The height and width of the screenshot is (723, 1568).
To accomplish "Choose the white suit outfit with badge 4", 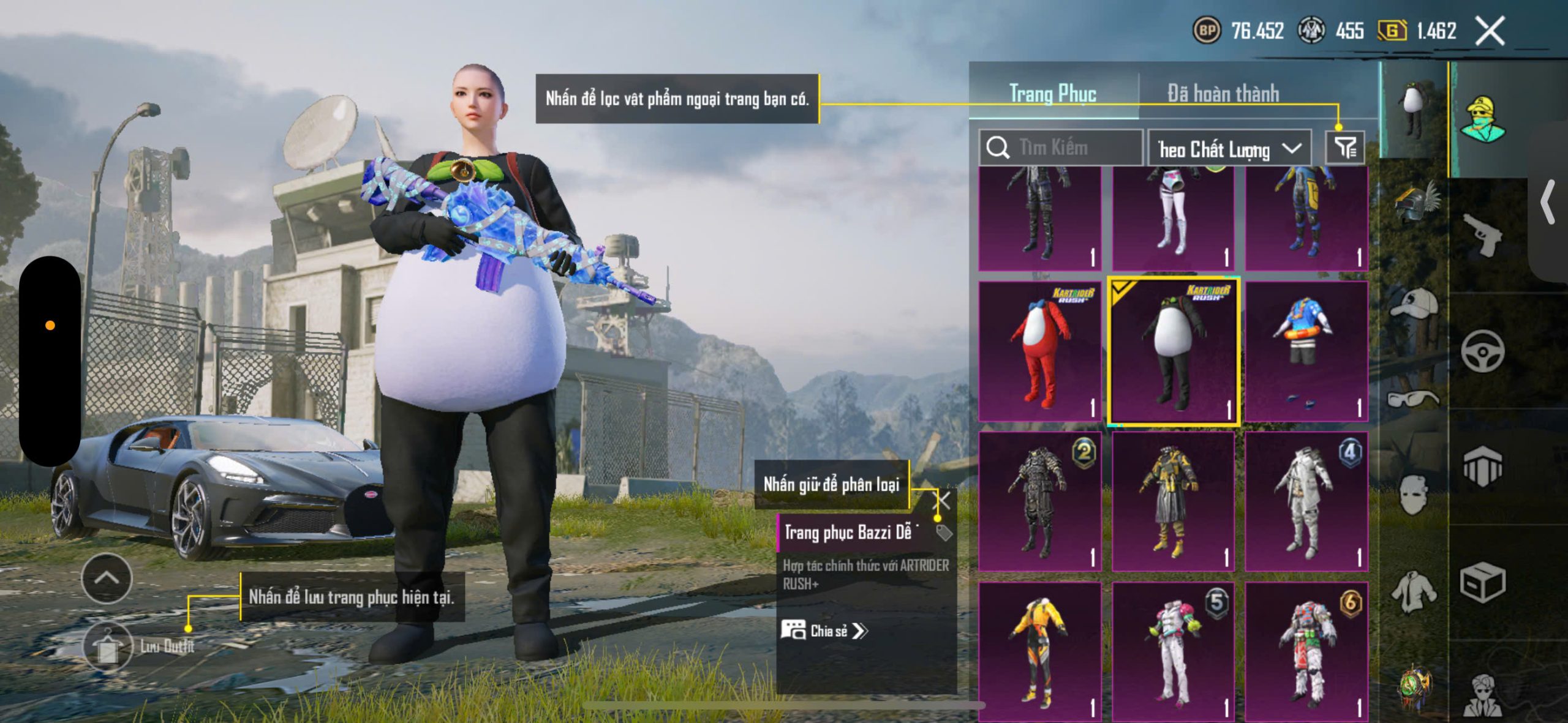I will pos(1306,501).
